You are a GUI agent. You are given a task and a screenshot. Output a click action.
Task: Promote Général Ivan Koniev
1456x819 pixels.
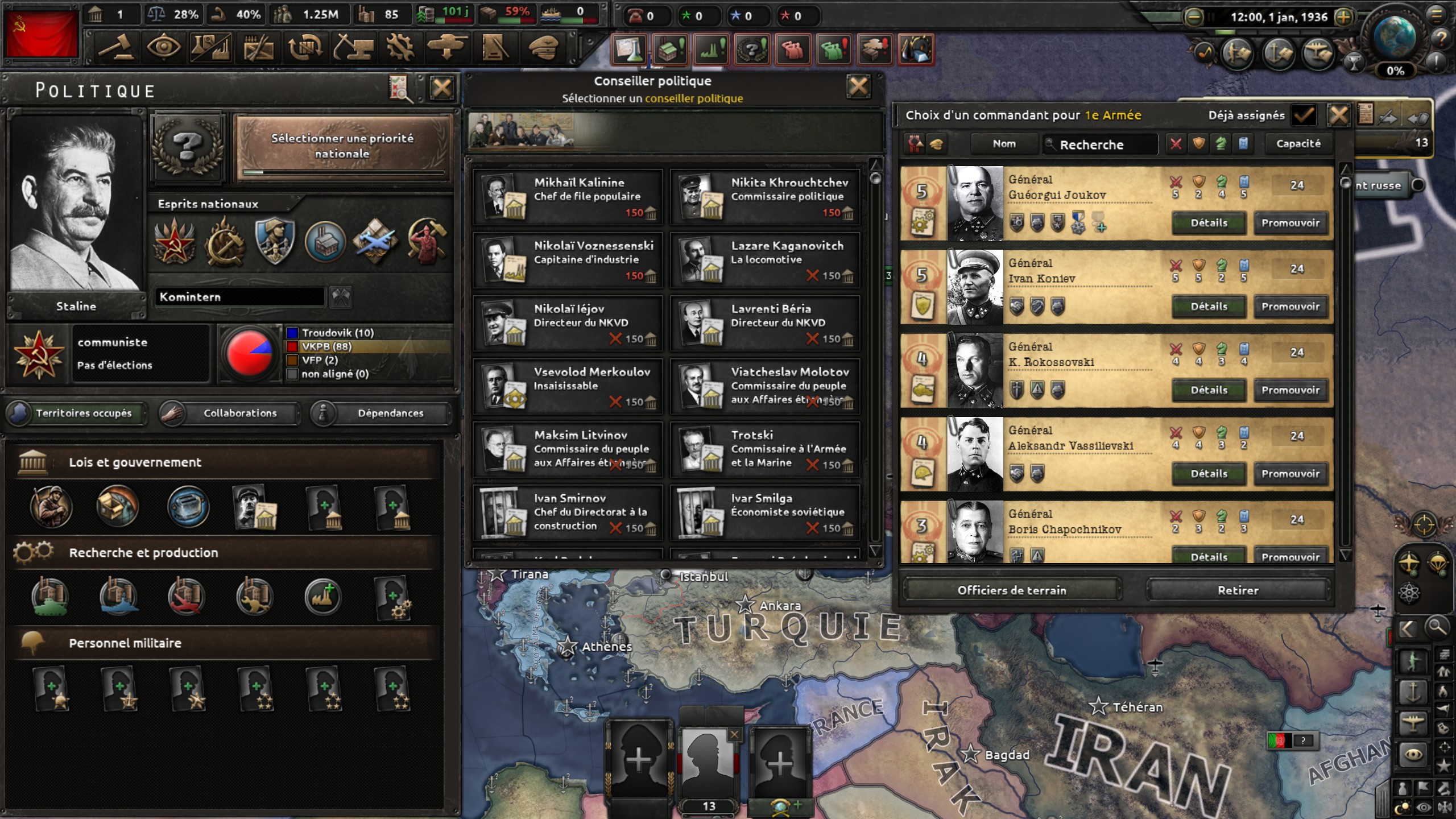1290,307
